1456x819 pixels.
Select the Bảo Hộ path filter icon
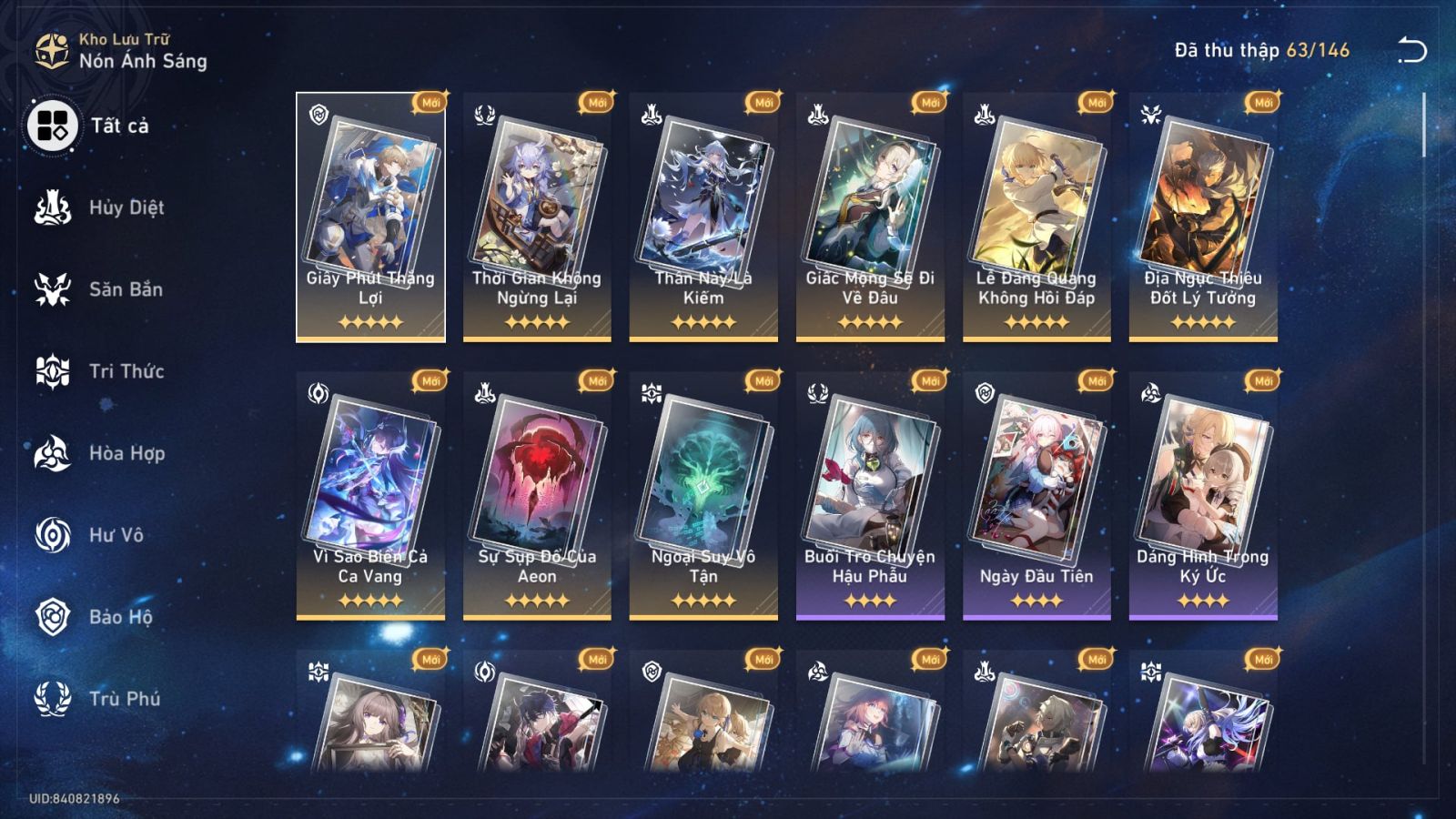(x=53, y=617)
